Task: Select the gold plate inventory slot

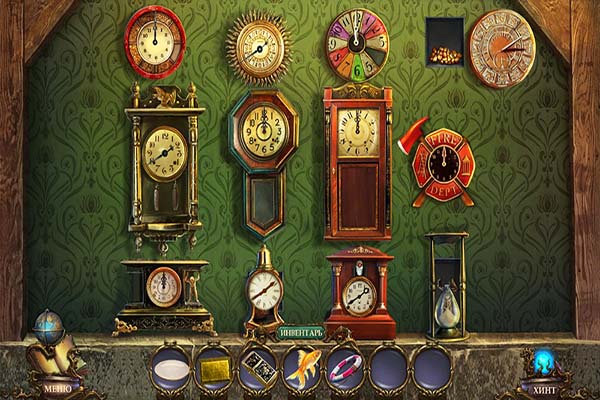Action: (213, 370)
